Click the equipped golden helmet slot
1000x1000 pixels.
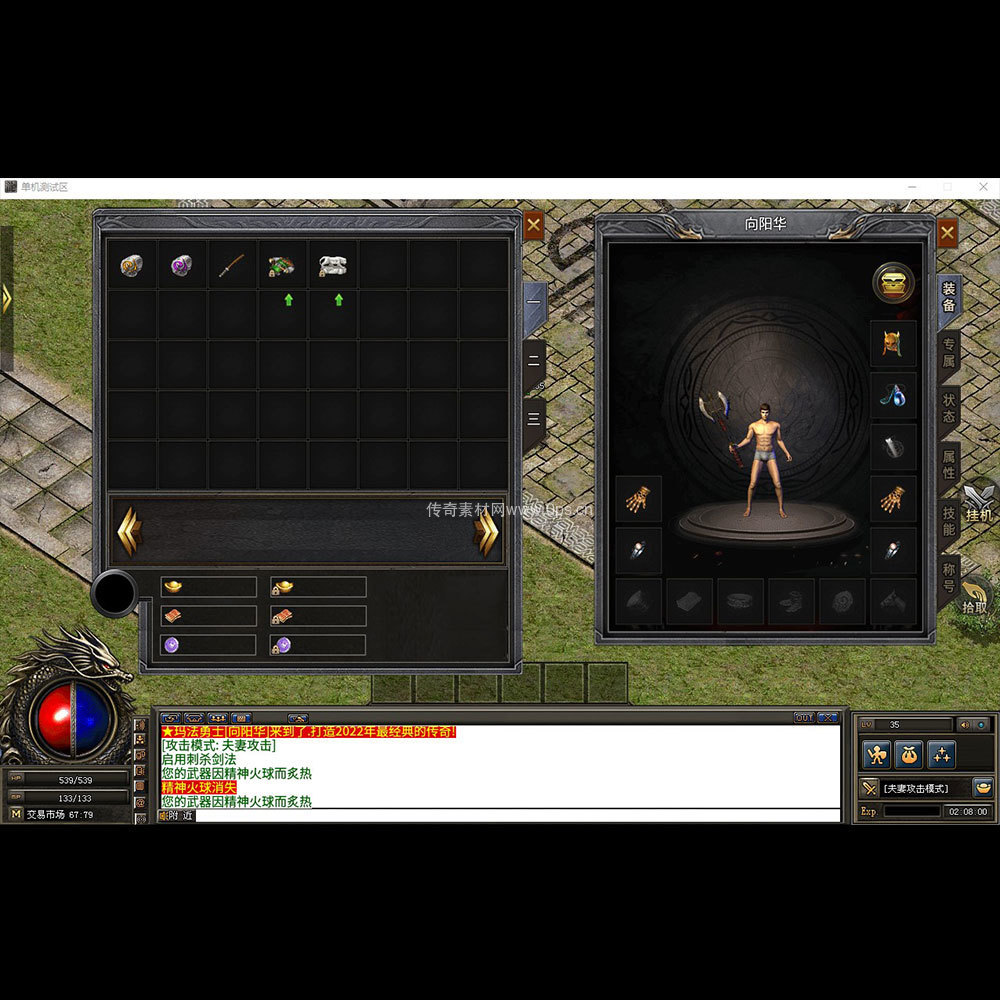[892, 345]
